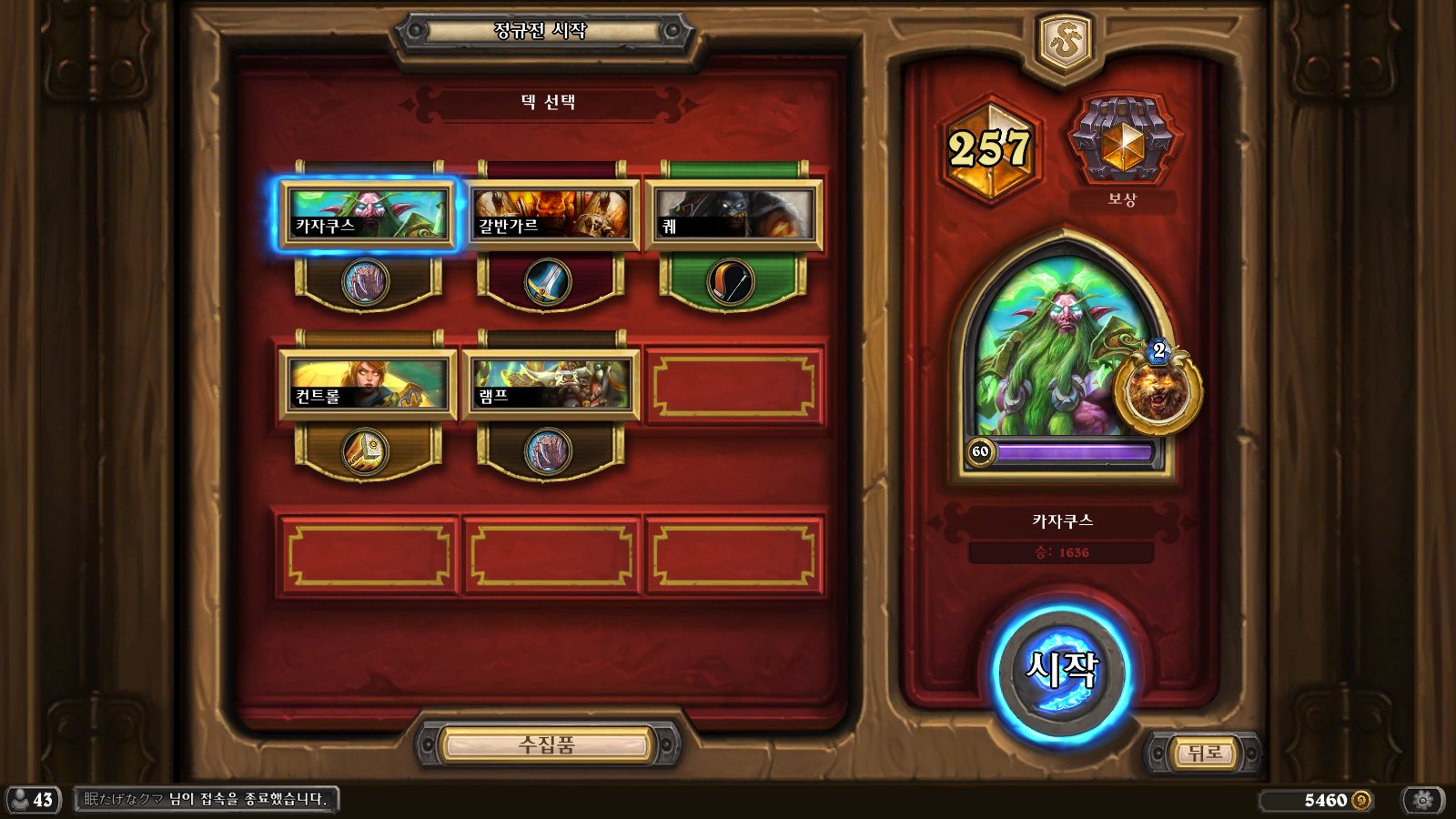Go back with the 뒤로 button
Viewport: 1456px width, 819px height.
(1203, 753)
